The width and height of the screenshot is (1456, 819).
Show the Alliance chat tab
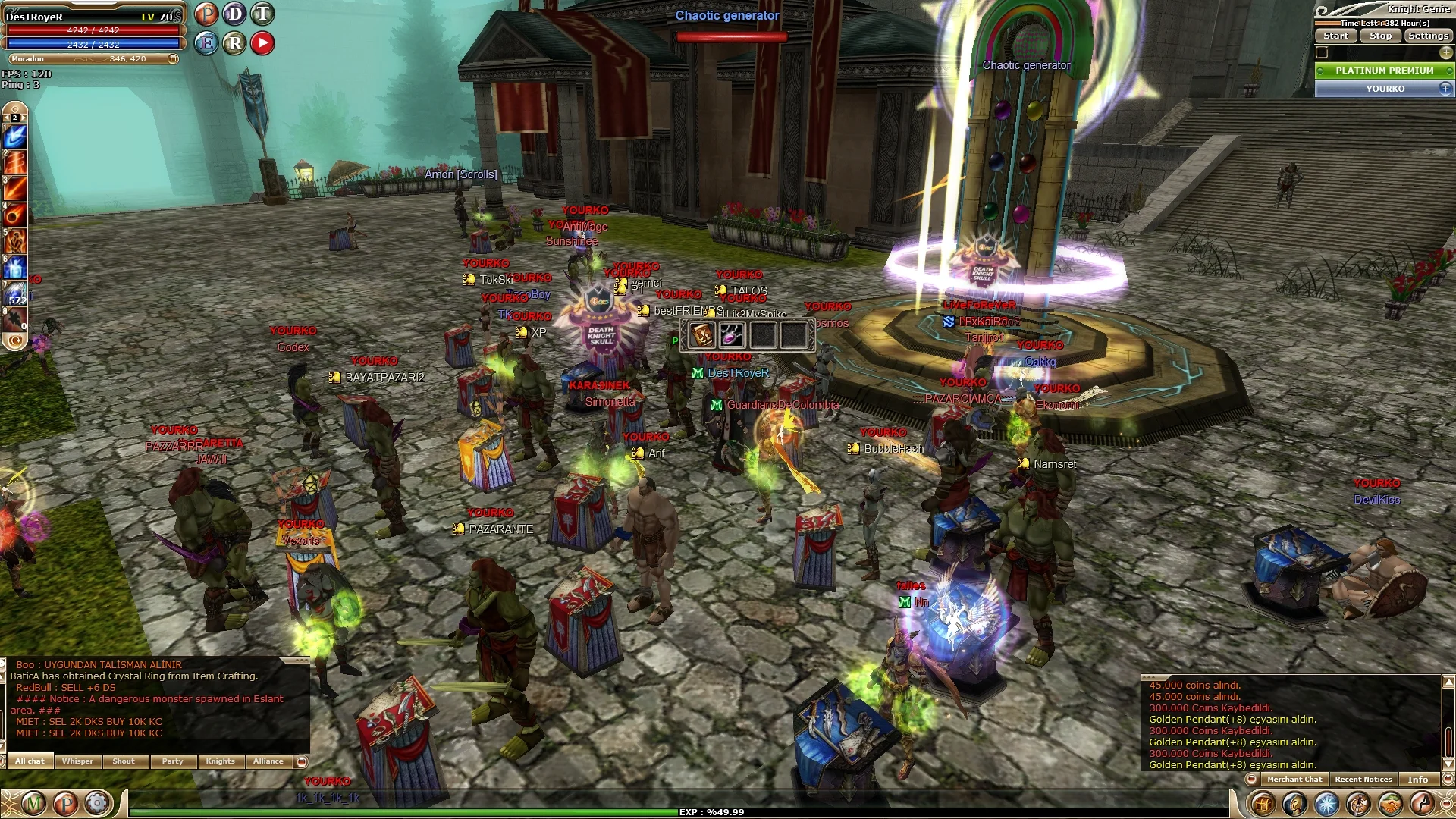click(268, 761)
